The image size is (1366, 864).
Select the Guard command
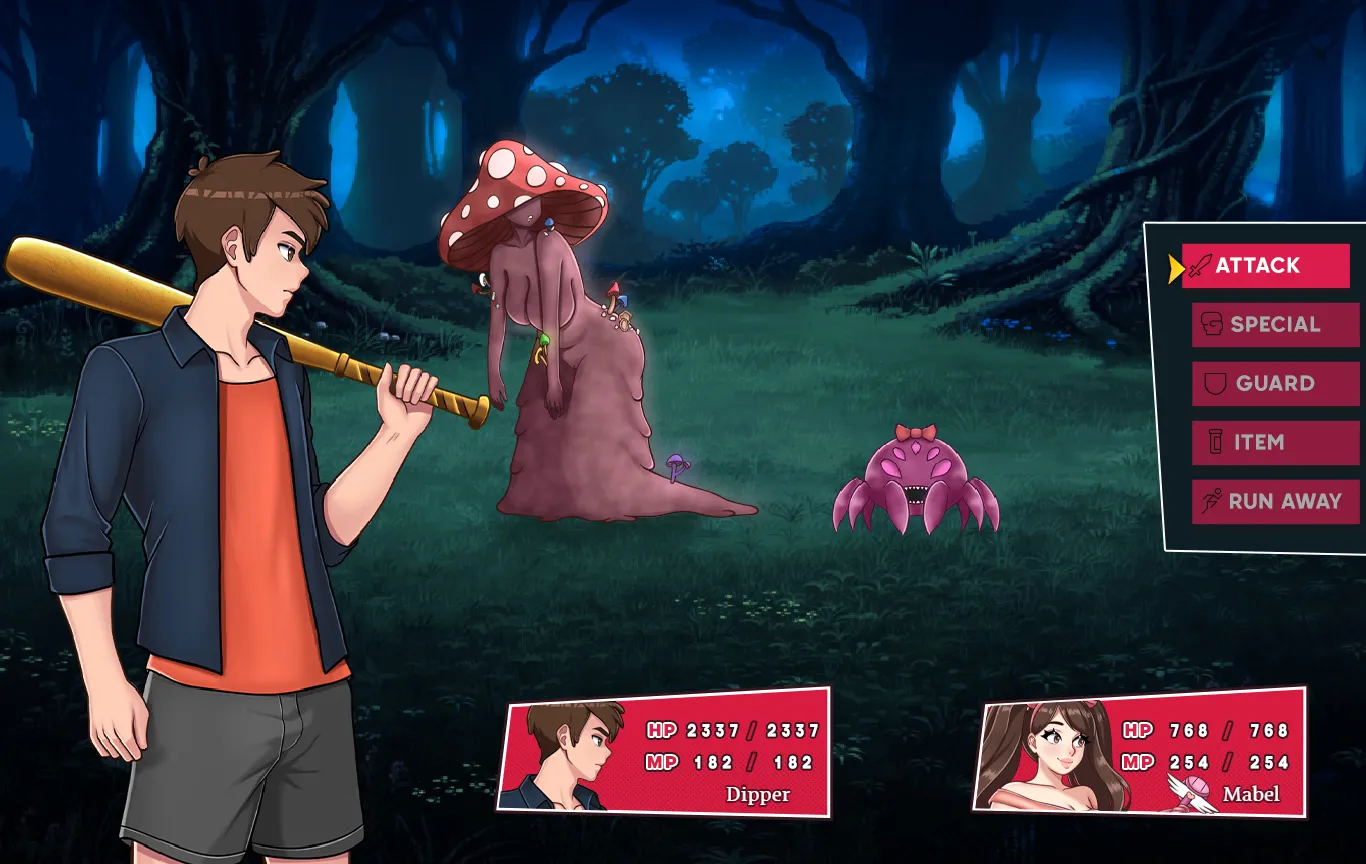(1275, 384)
